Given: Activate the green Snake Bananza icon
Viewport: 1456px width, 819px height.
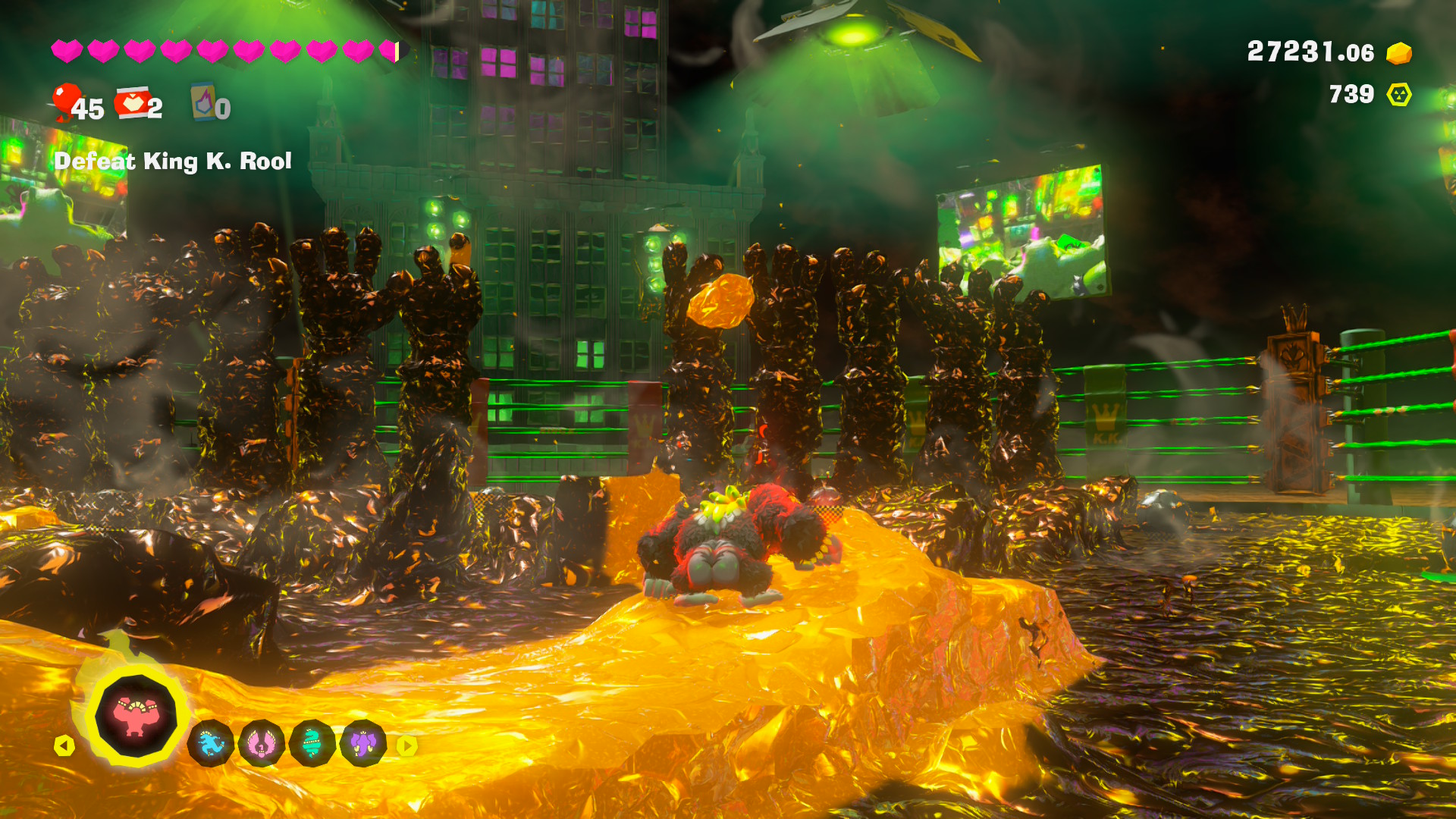Looking at the screenshot, I should coord(312,744).
